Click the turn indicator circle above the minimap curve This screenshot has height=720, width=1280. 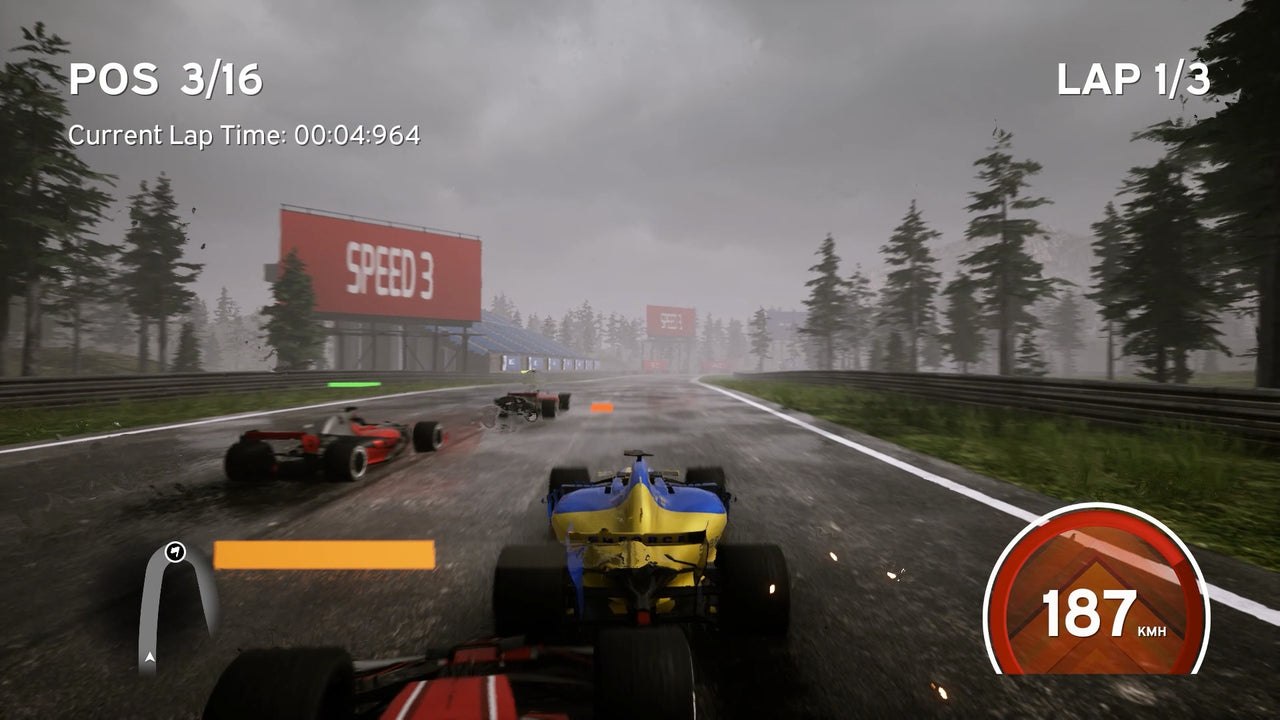click(x=176, y=551)
